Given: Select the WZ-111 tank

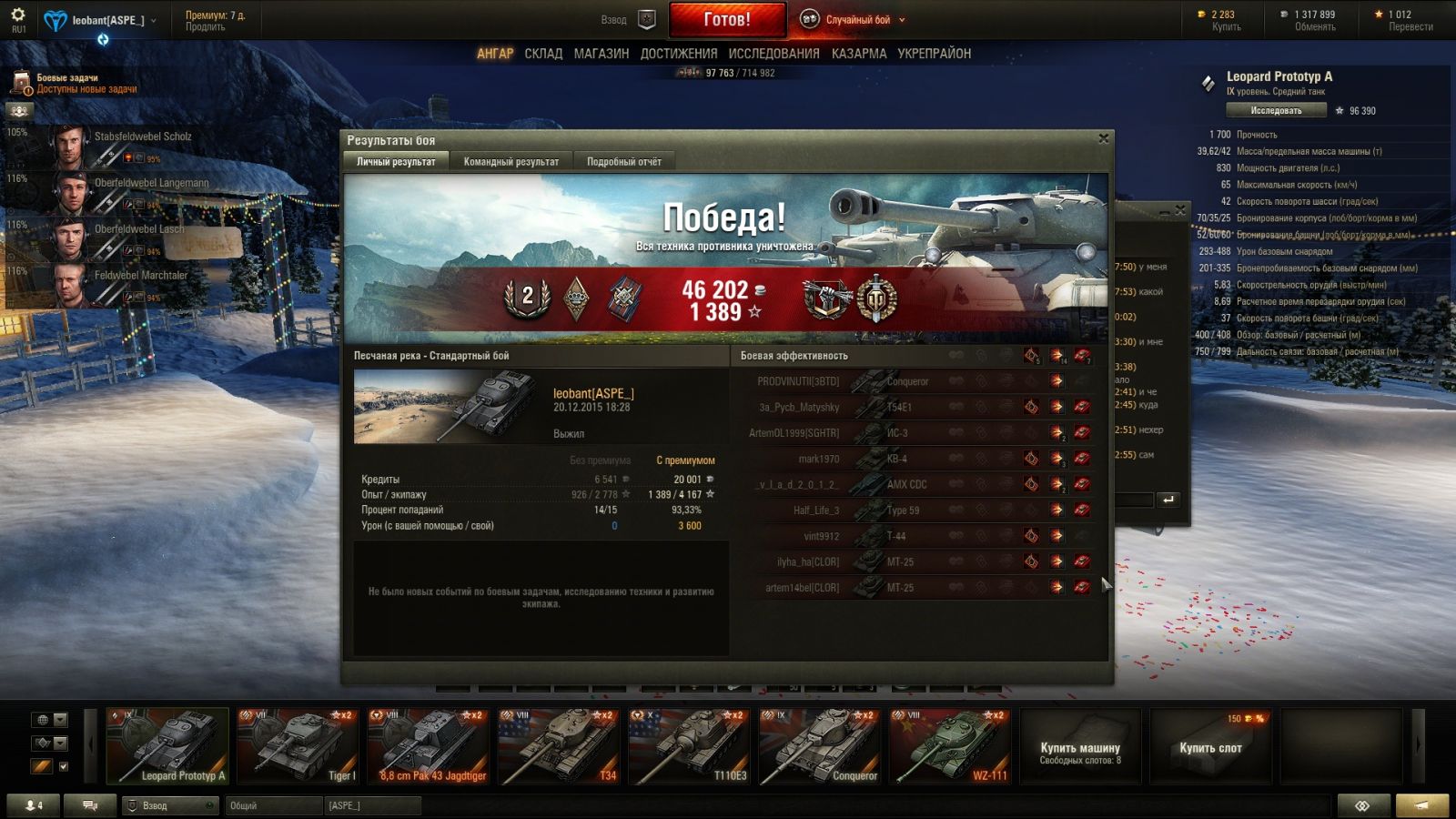Looking at the screenshot, I should pyautogui.click(x=949, y=746).
